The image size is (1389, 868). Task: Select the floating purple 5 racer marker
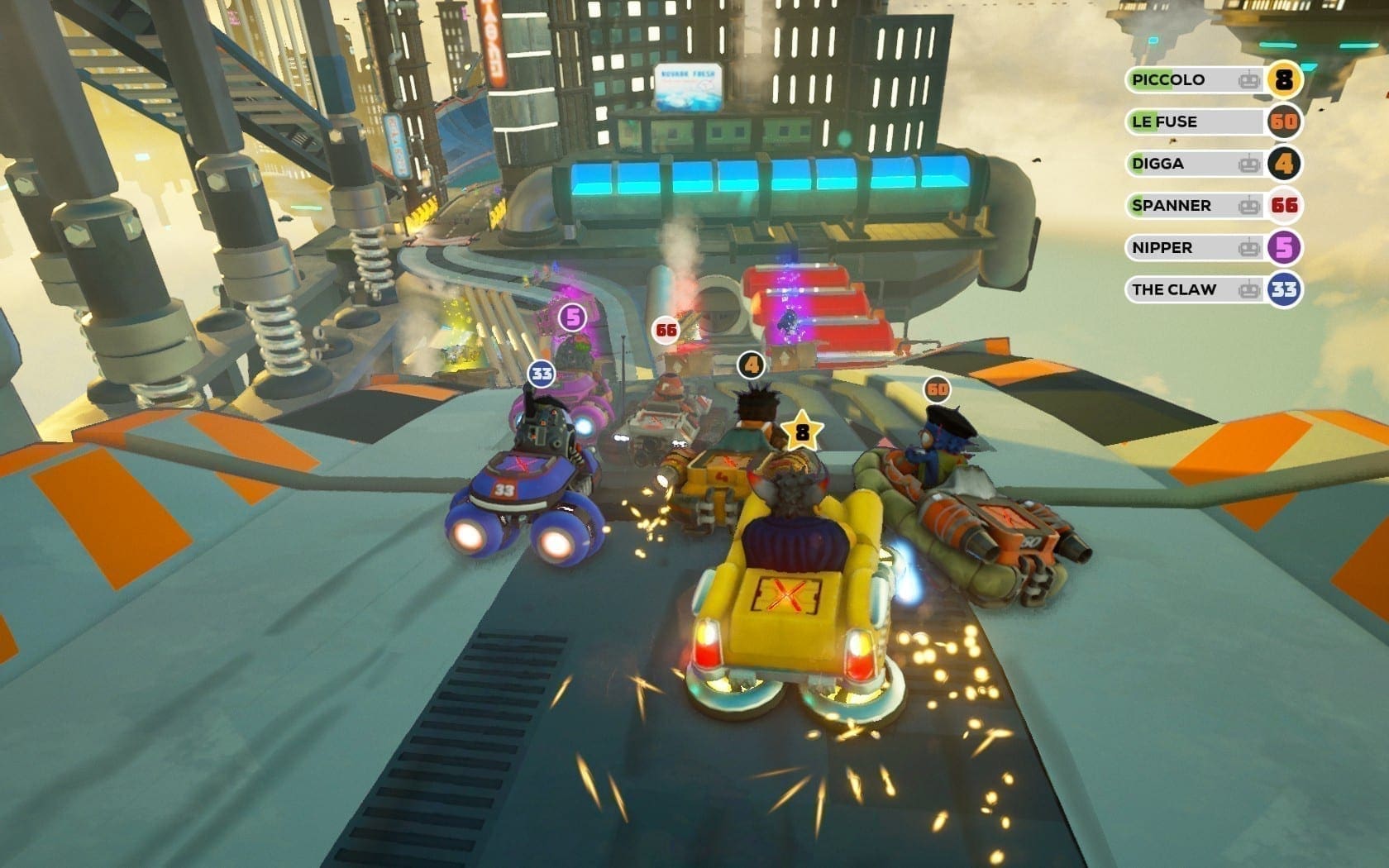click(x=571, y=317)
